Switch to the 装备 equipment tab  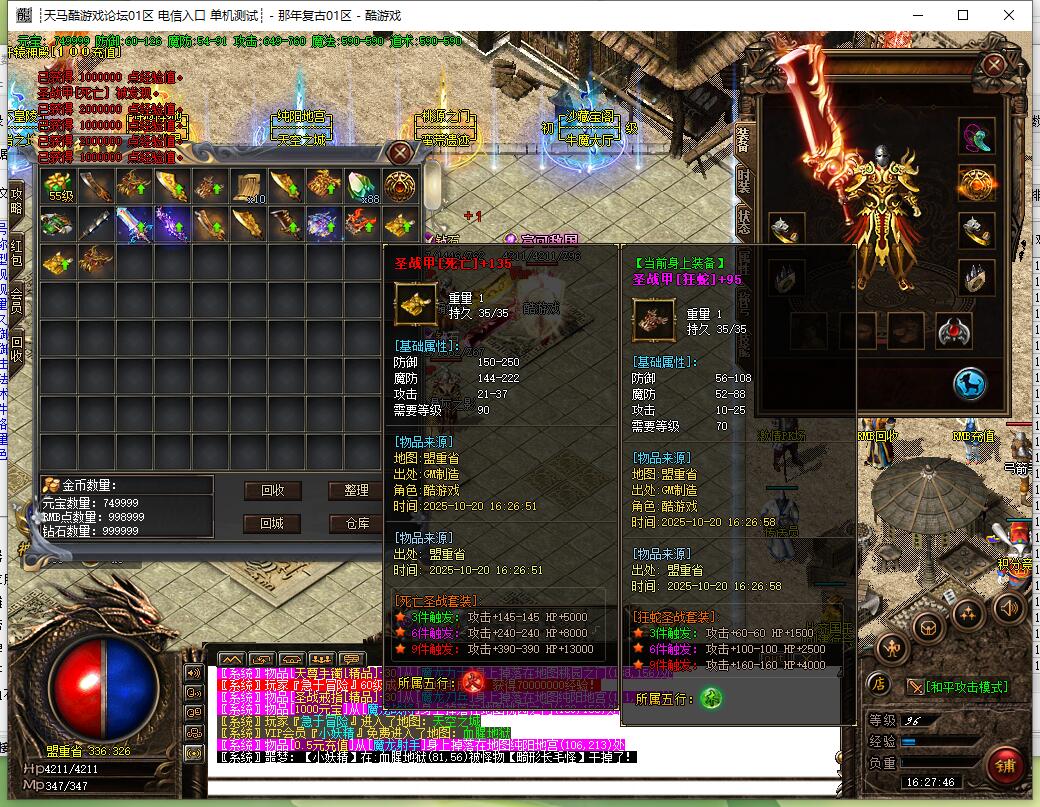(x=743, y=138)
